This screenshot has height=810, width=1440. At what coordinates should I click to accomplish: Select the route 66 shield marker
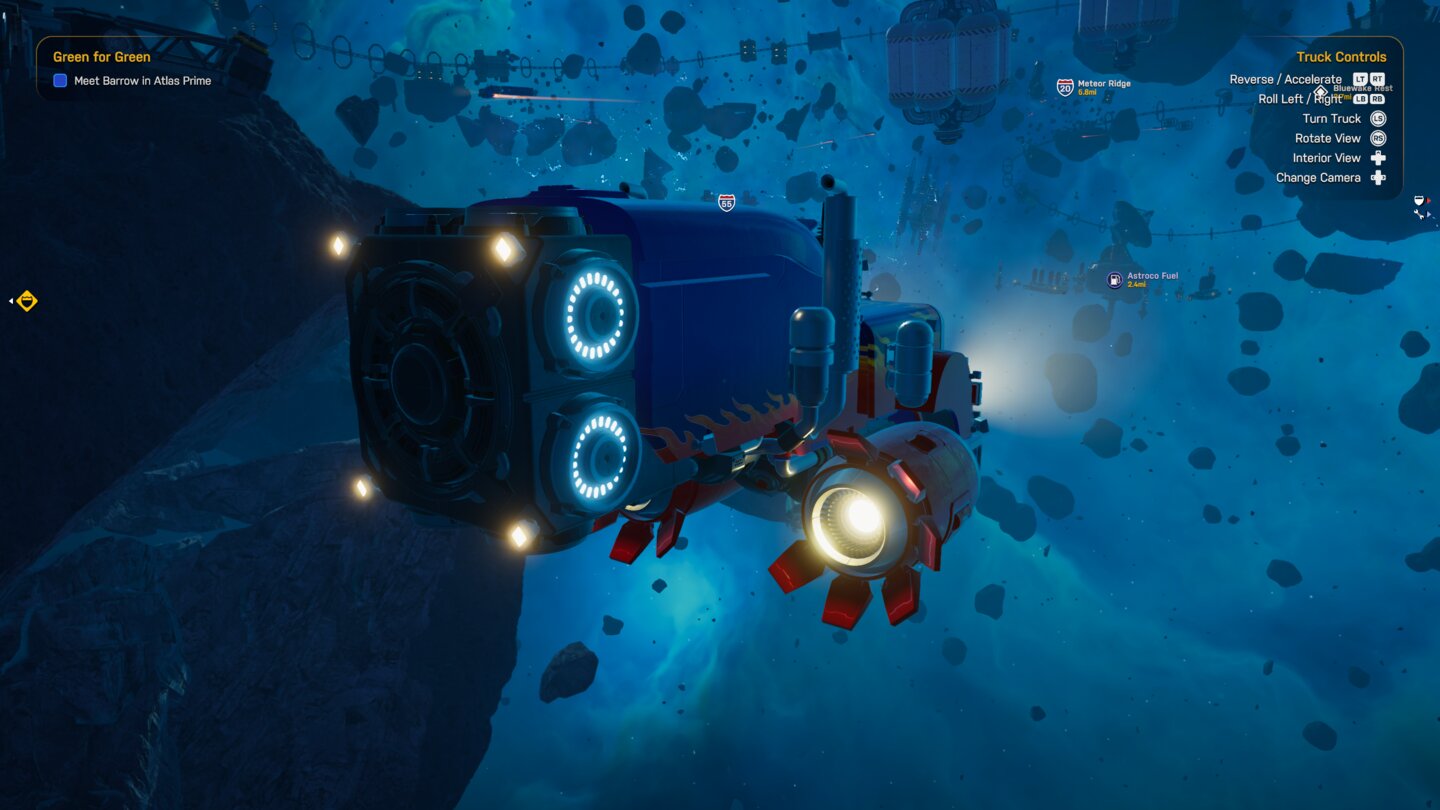[727, 202]
